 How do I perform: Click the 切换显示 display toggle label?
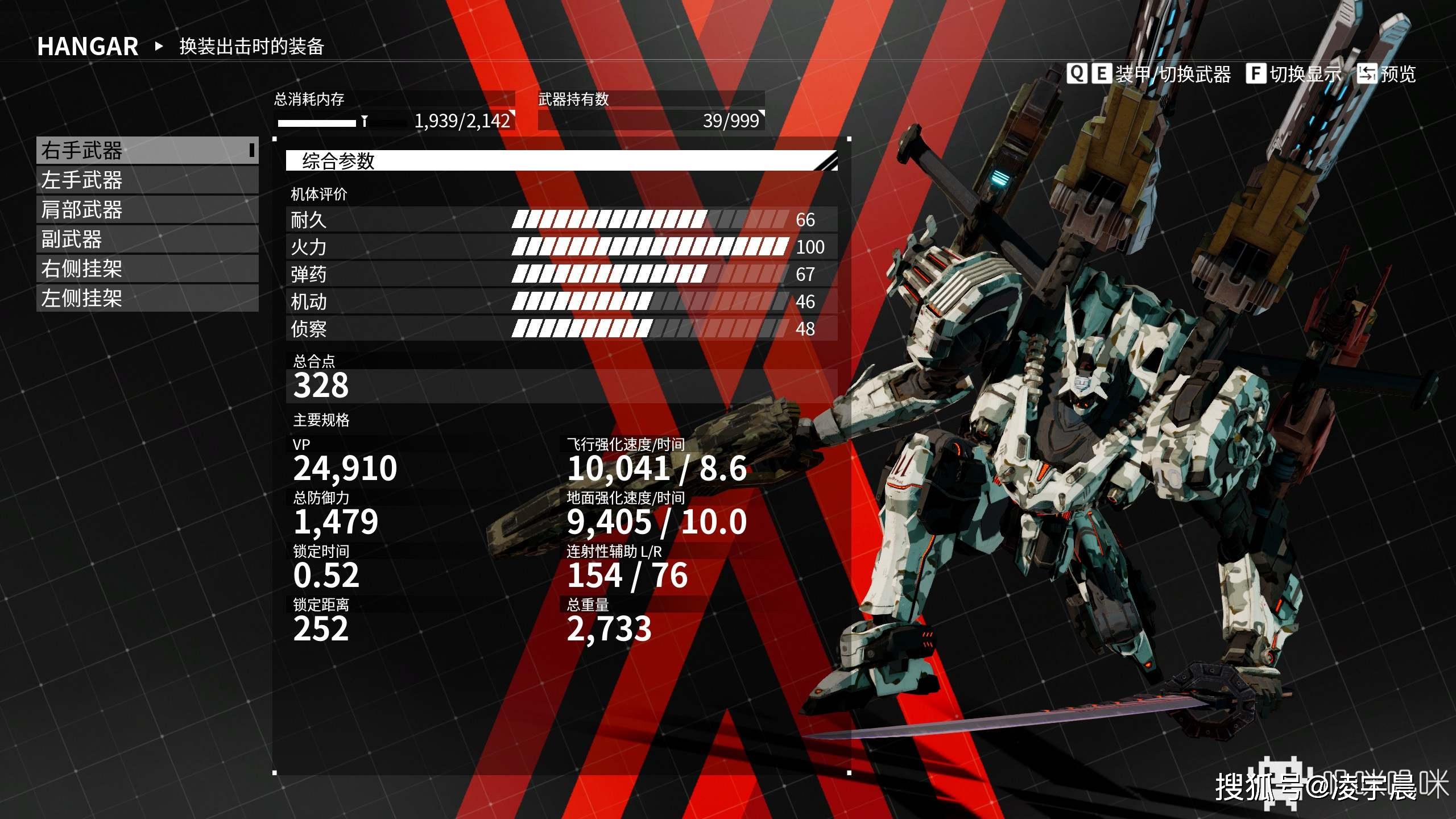[x=1305, y=74]
